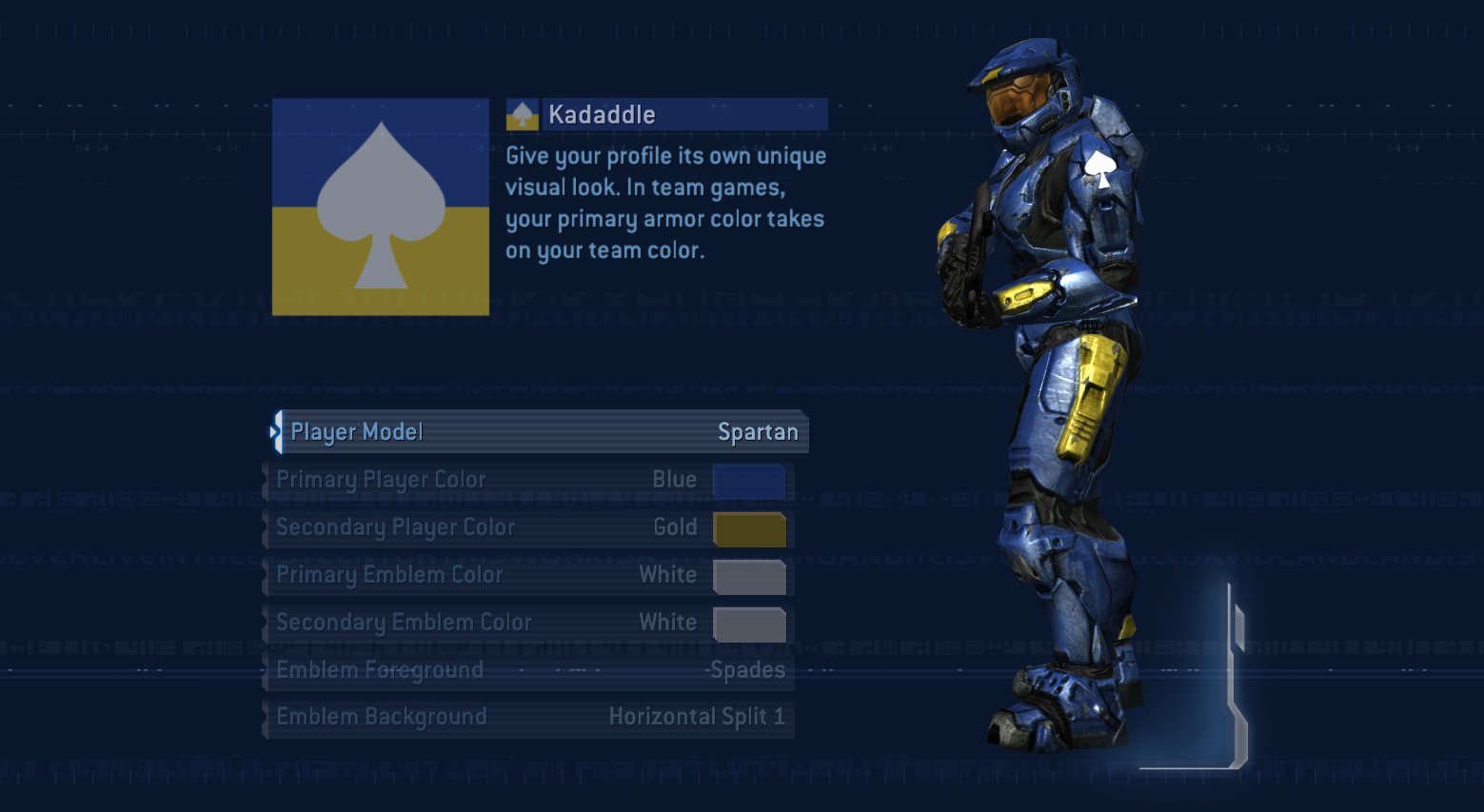Viewport: 1484px width, 812px height.
Task: Click the selection arrow beside Player Model
Action: pyautogui.click(x=277, y=431)
